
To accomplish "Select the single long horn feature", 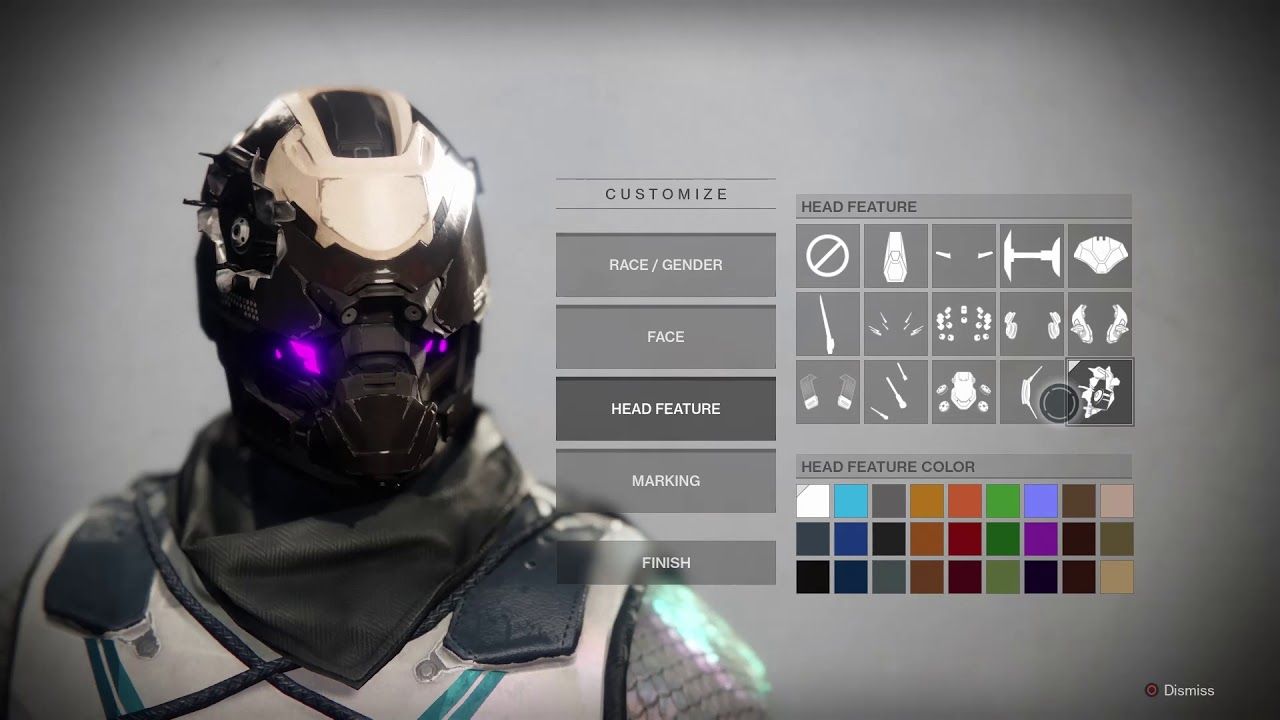I will 827,324.
